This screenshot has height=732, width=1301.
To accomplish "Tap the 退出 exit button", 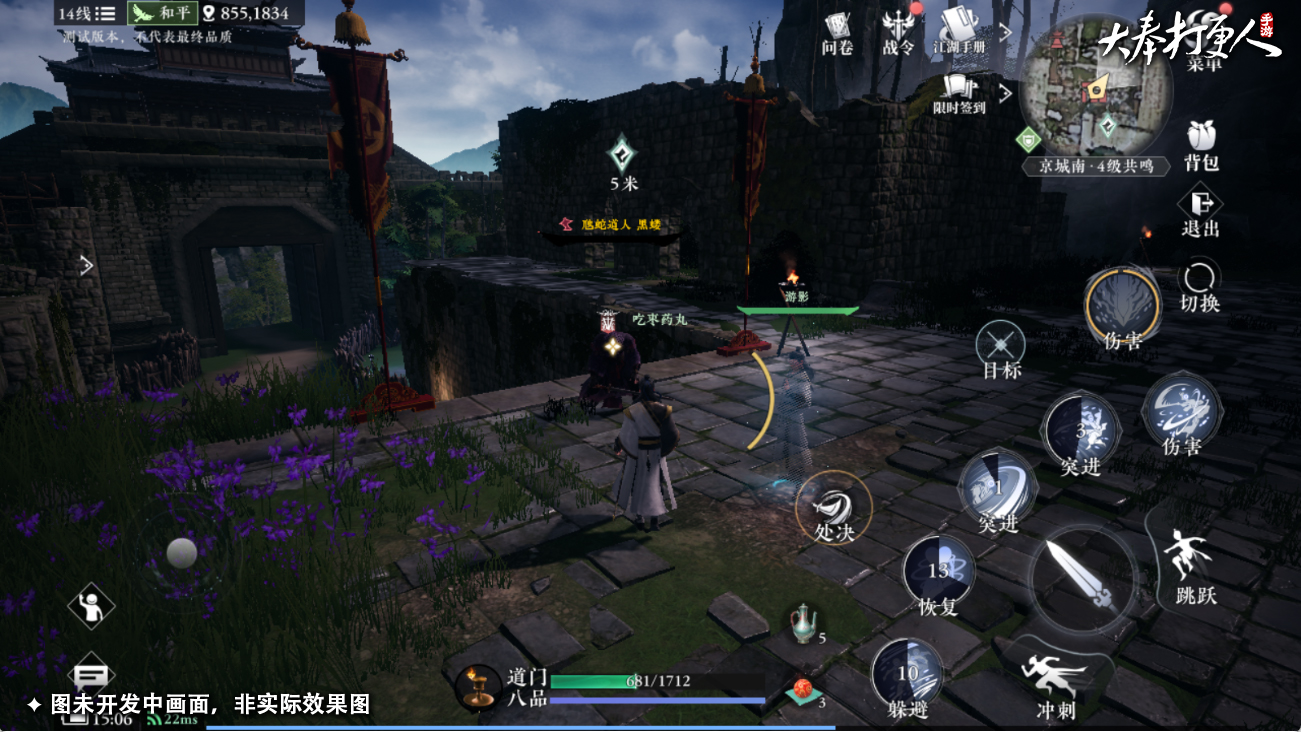I will 1200,212.
